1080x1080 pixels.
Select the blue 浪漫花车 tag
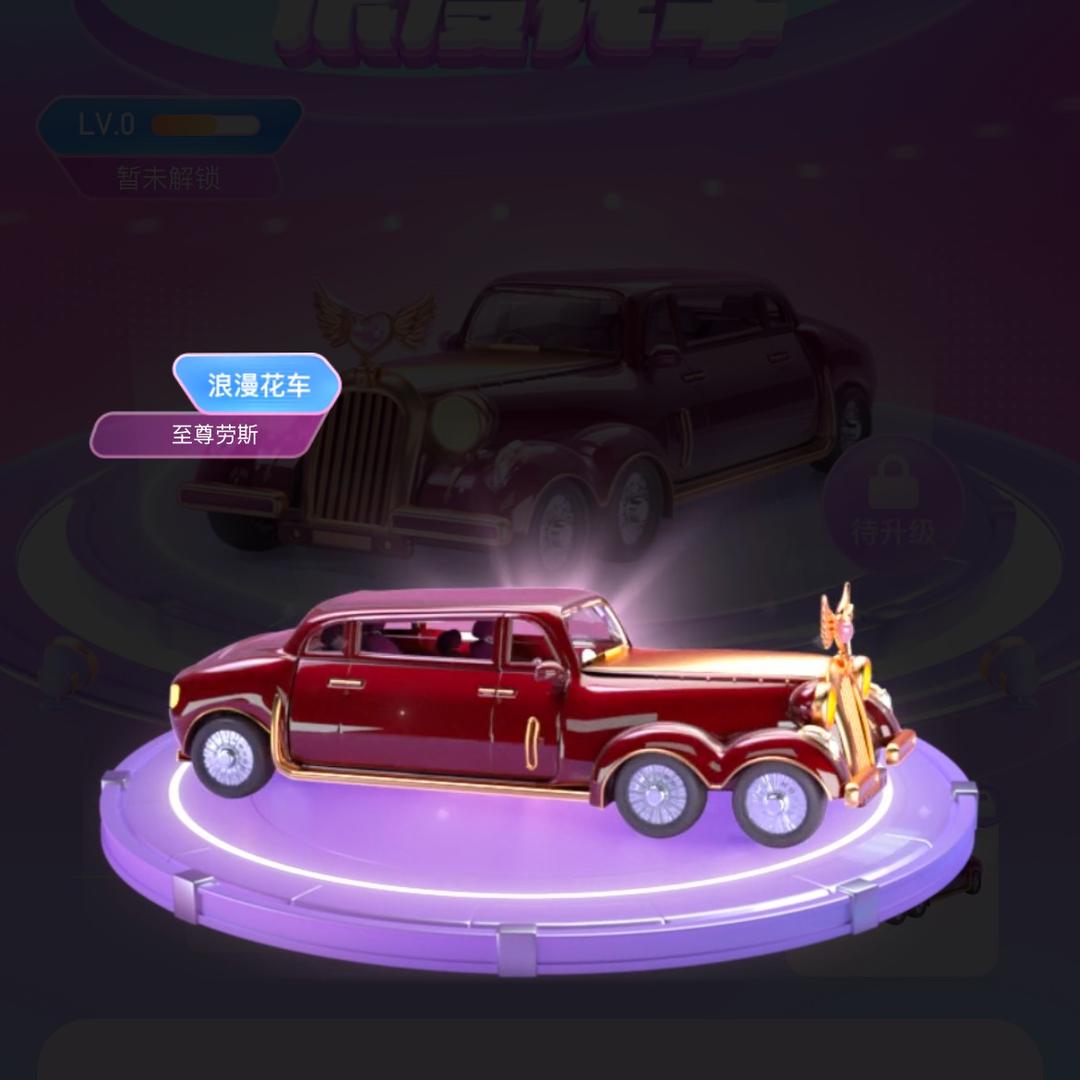tap(258, 385)
